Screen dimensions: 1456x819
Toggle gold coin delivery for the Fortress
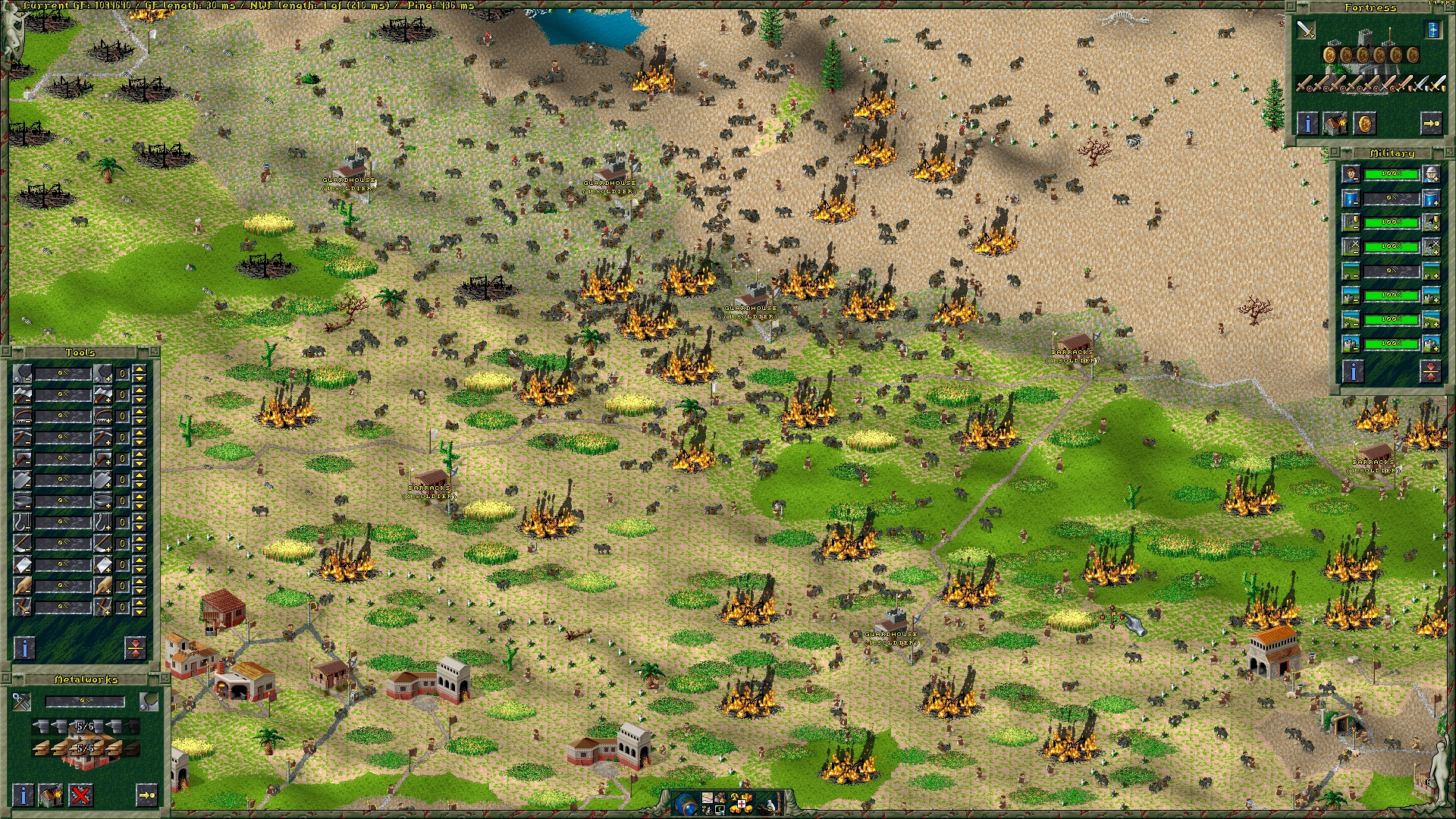tap(1364, 124)
